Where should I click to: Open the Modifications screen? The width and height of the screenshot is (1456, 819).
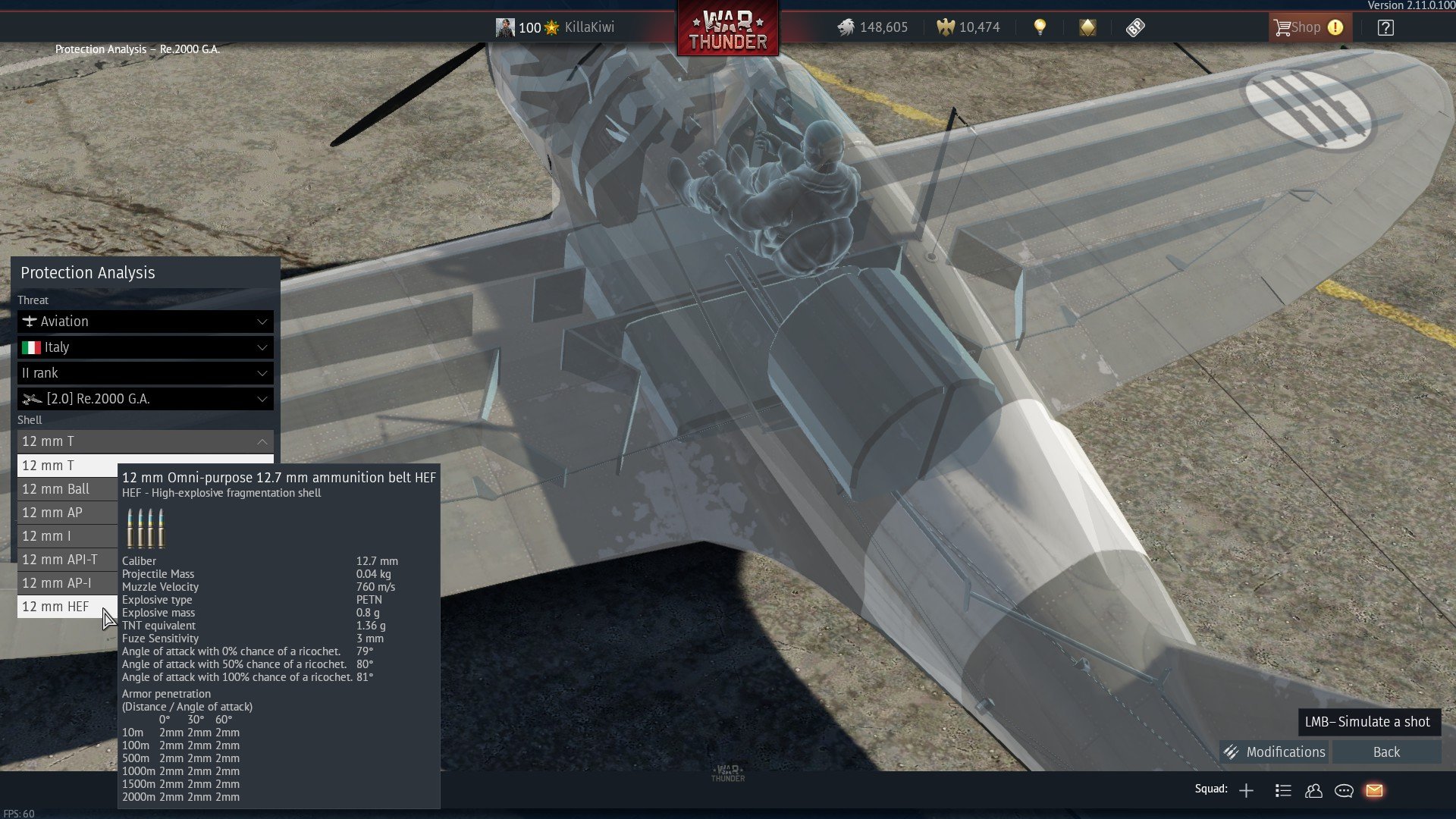click(x=1275, y=752)
